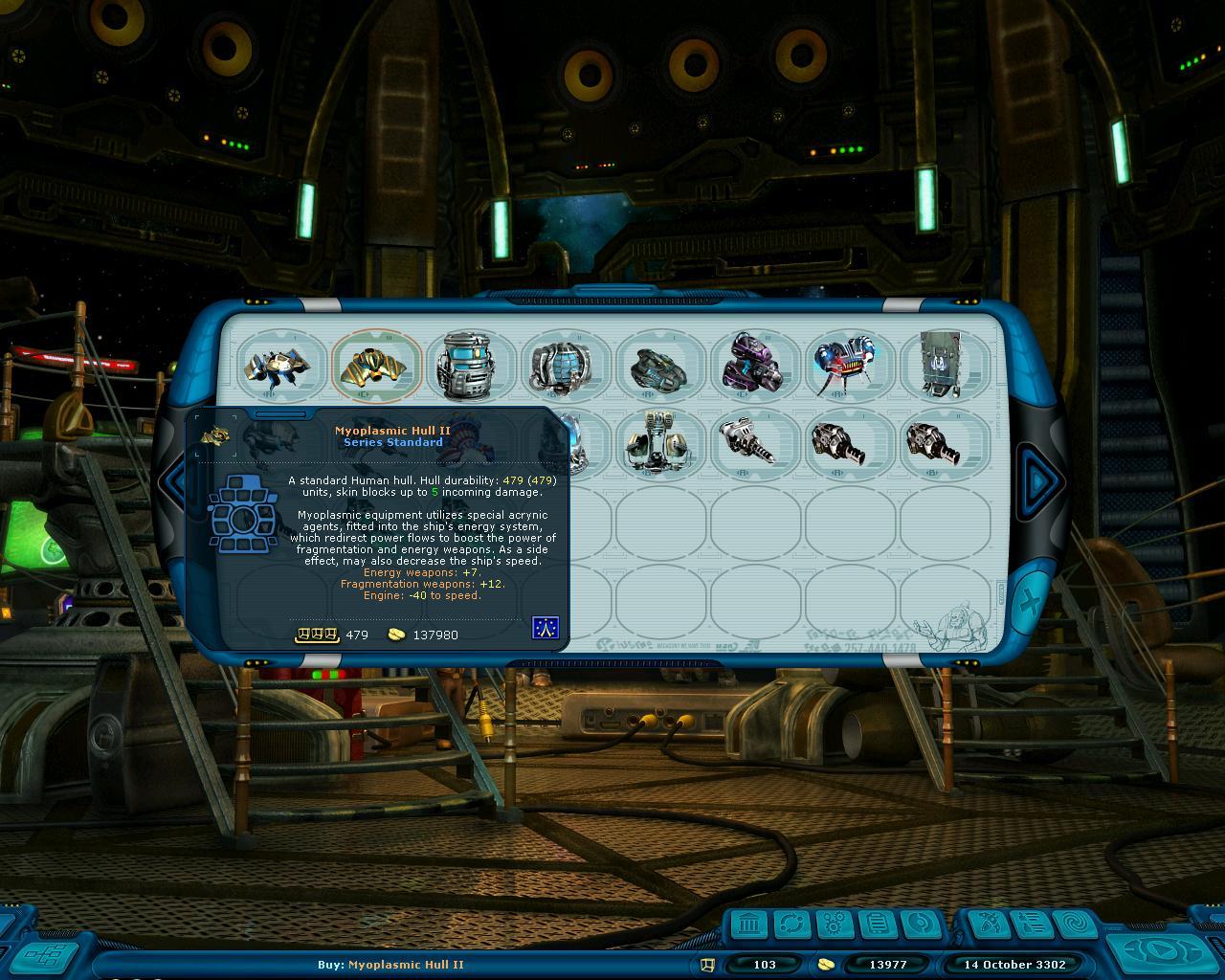Select the blue-winged hull in the first slot
Screen dimensions: 1225x980
pos(281,366)
